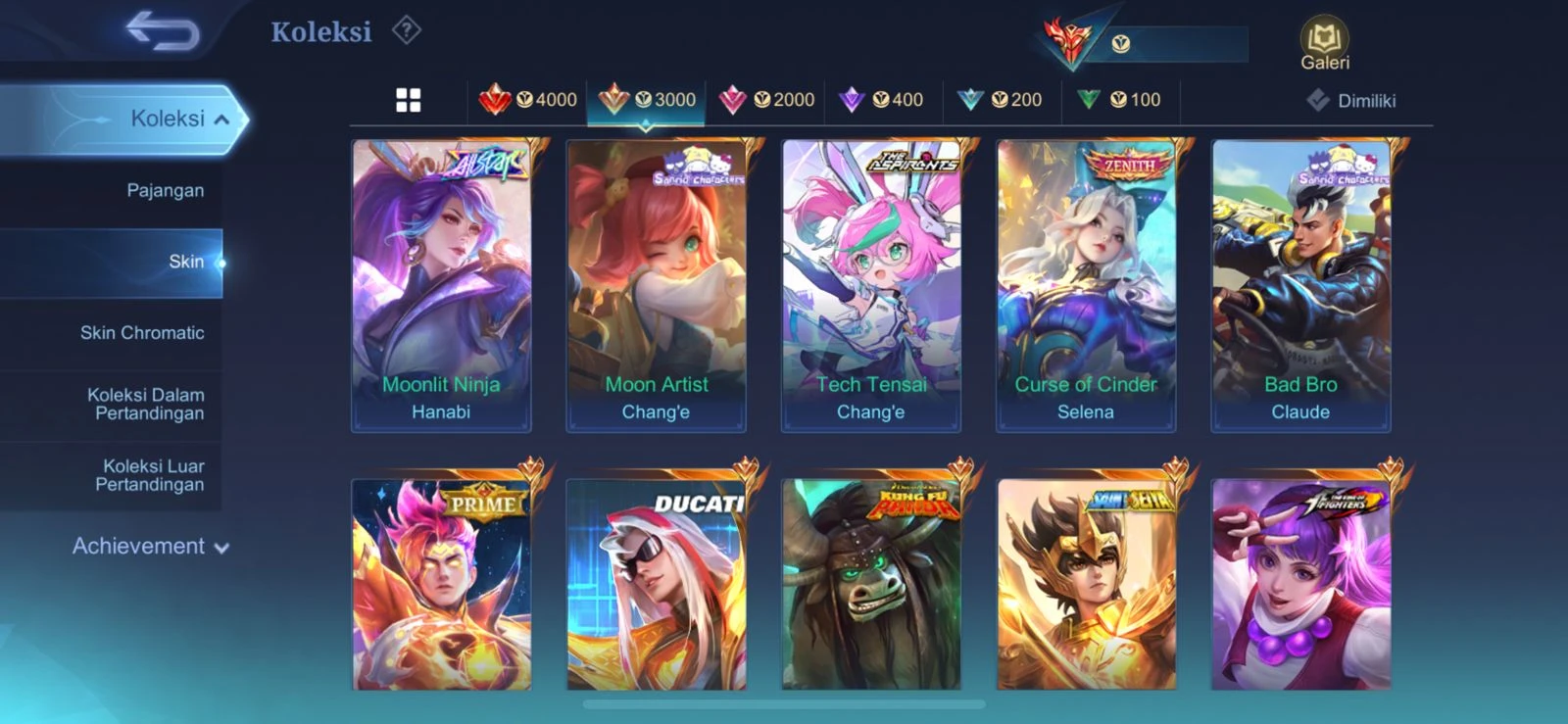Select the 100 points tier tab
This screenshot has height=724, width=1568.
[x=1119, y=100]
